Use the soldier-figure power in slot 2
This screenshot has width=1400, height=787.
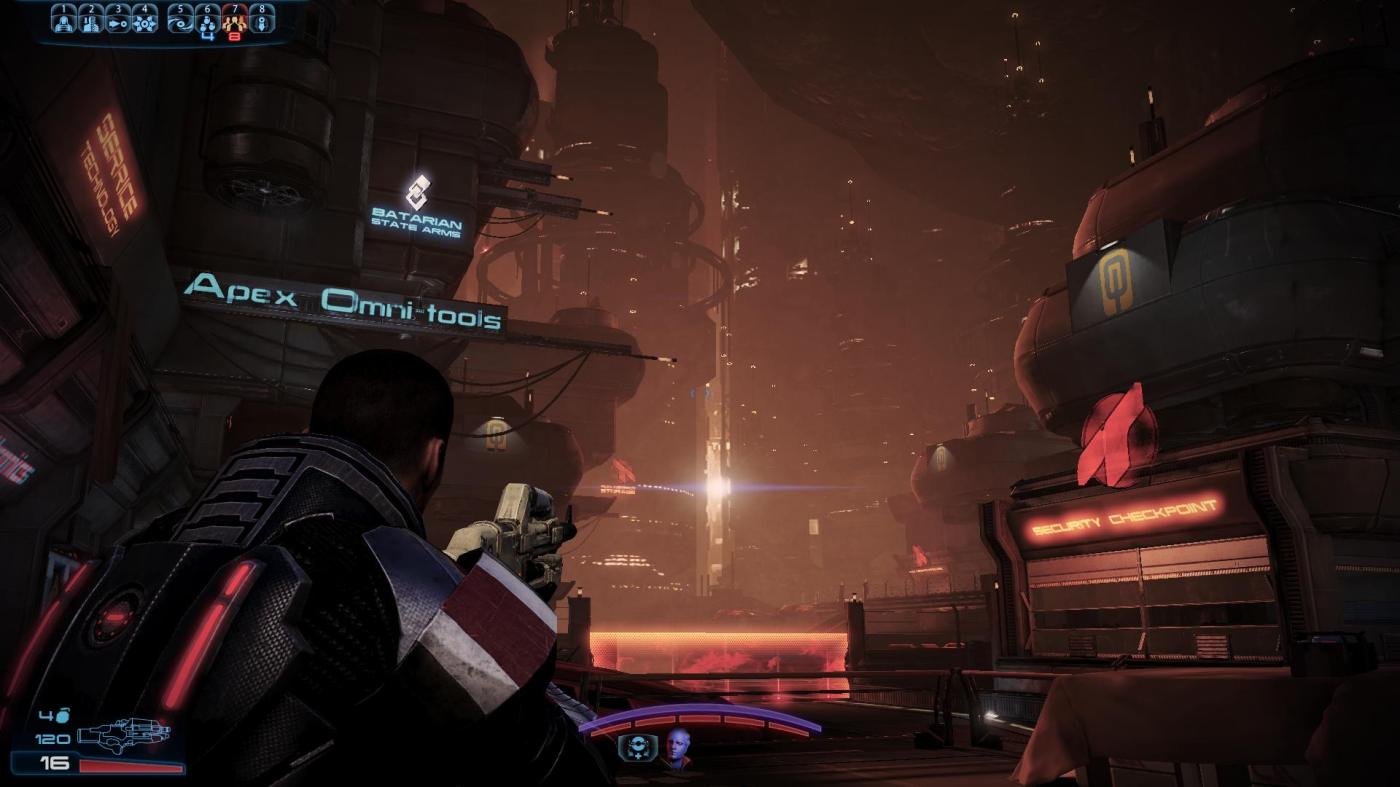90,21
